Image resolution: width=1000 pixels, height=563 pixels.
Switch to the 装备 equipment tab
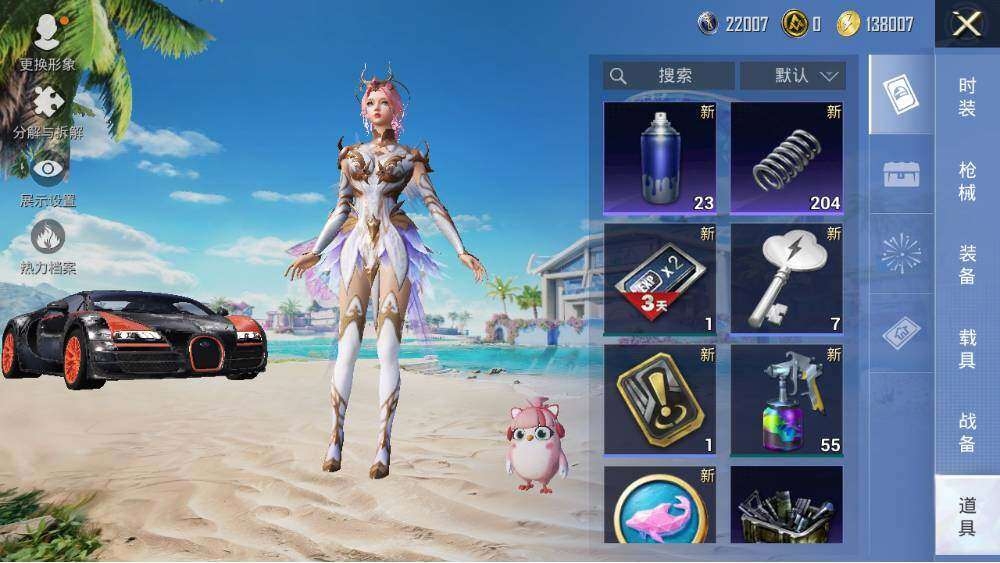(x=966, y=265)
